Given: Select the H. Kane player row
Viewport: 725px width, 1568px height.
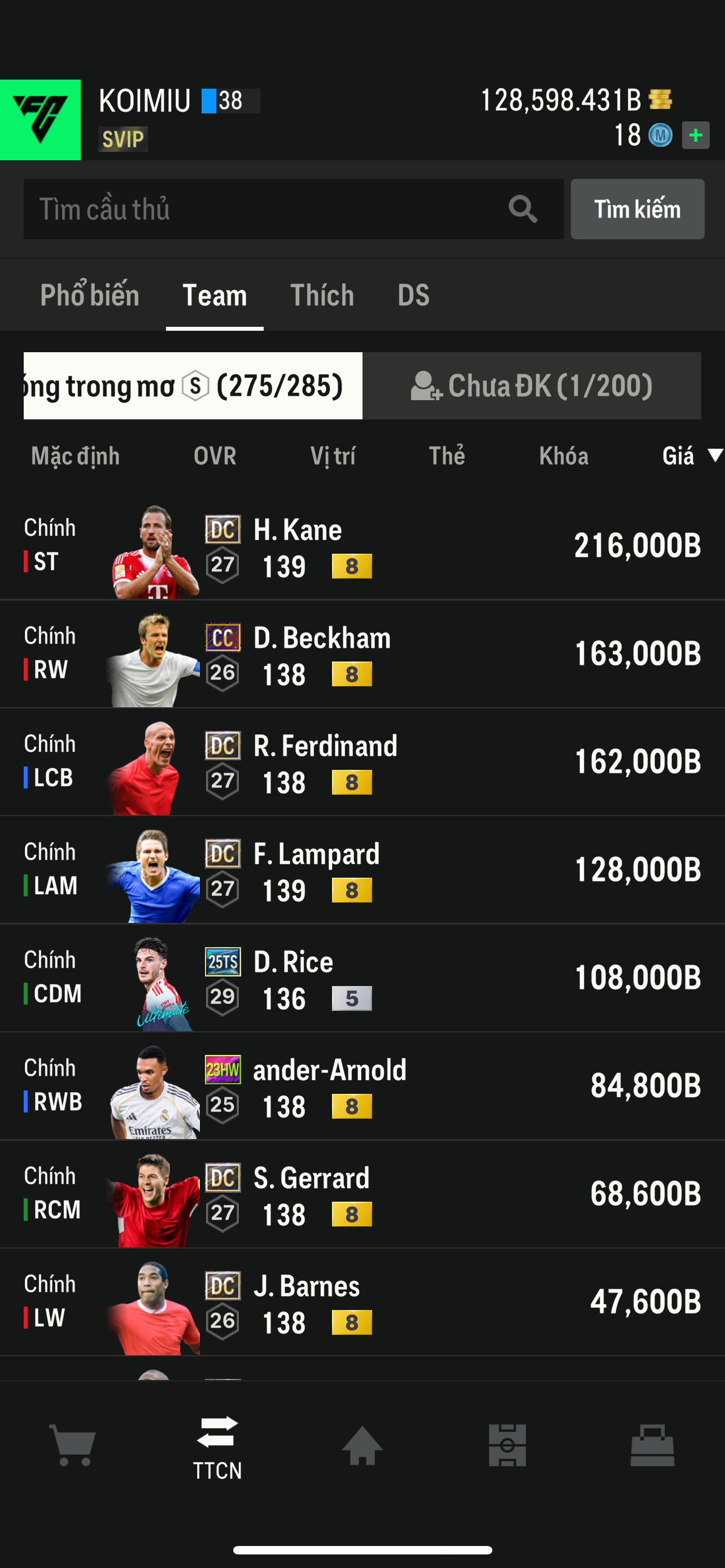Looking at the screenshot, I should [x=362, y=546].
